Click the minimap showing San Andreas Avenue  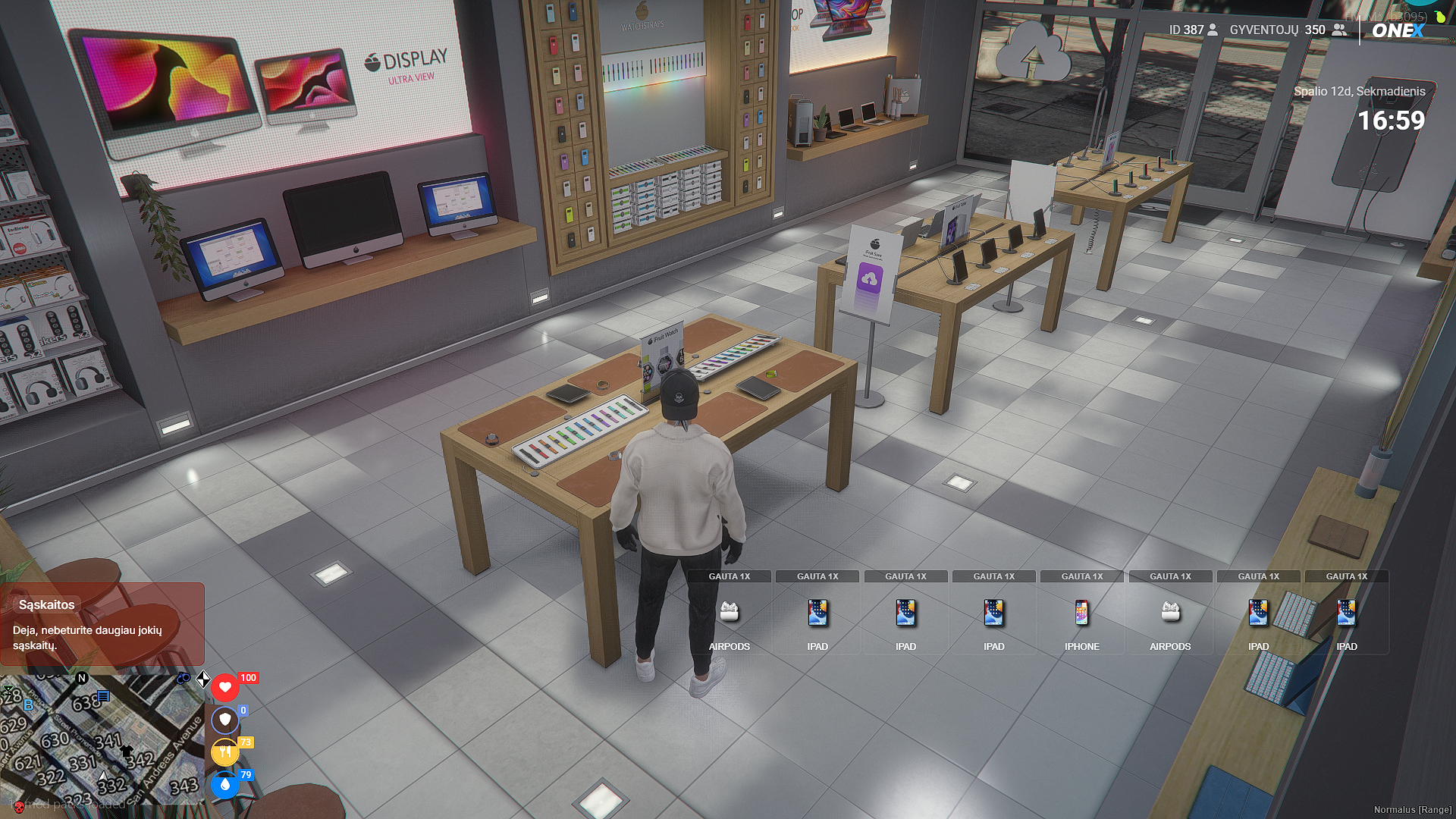102,739
